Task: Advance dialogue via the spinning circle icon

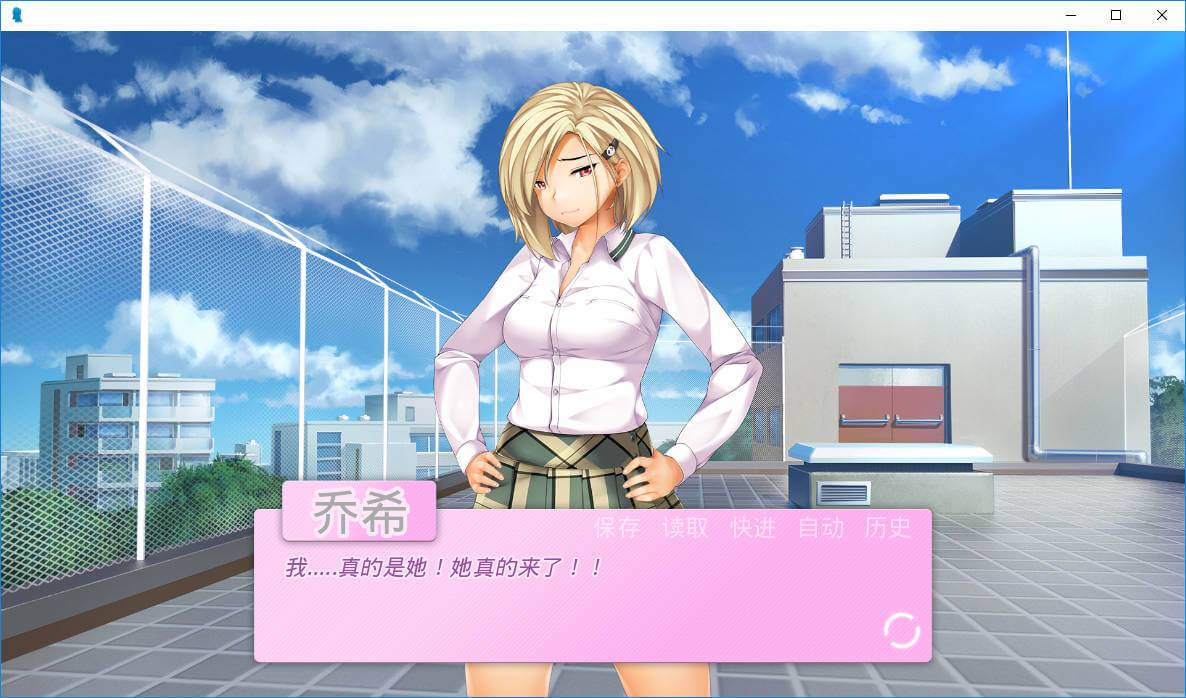Action: point(901,631)
